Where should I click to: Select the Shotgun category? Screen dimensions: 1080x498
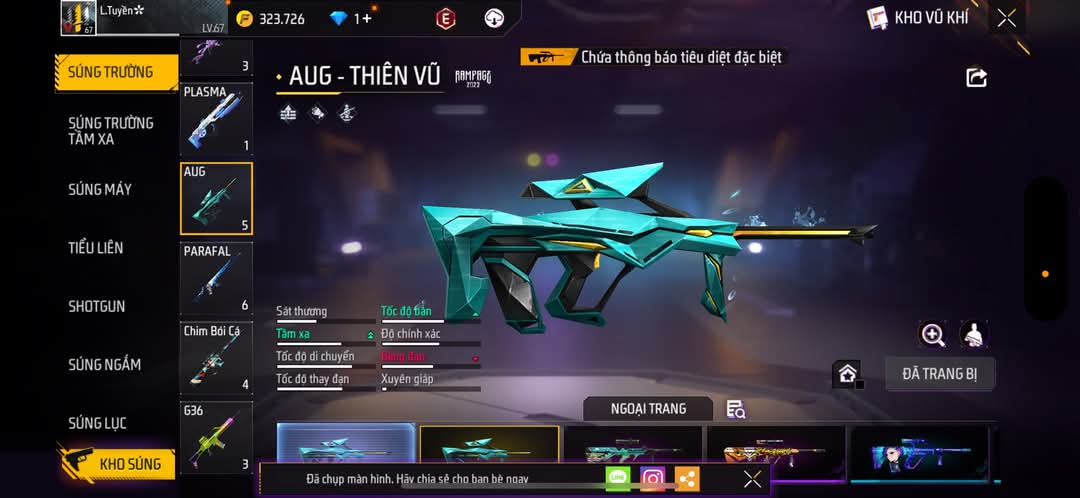point(97,306)
